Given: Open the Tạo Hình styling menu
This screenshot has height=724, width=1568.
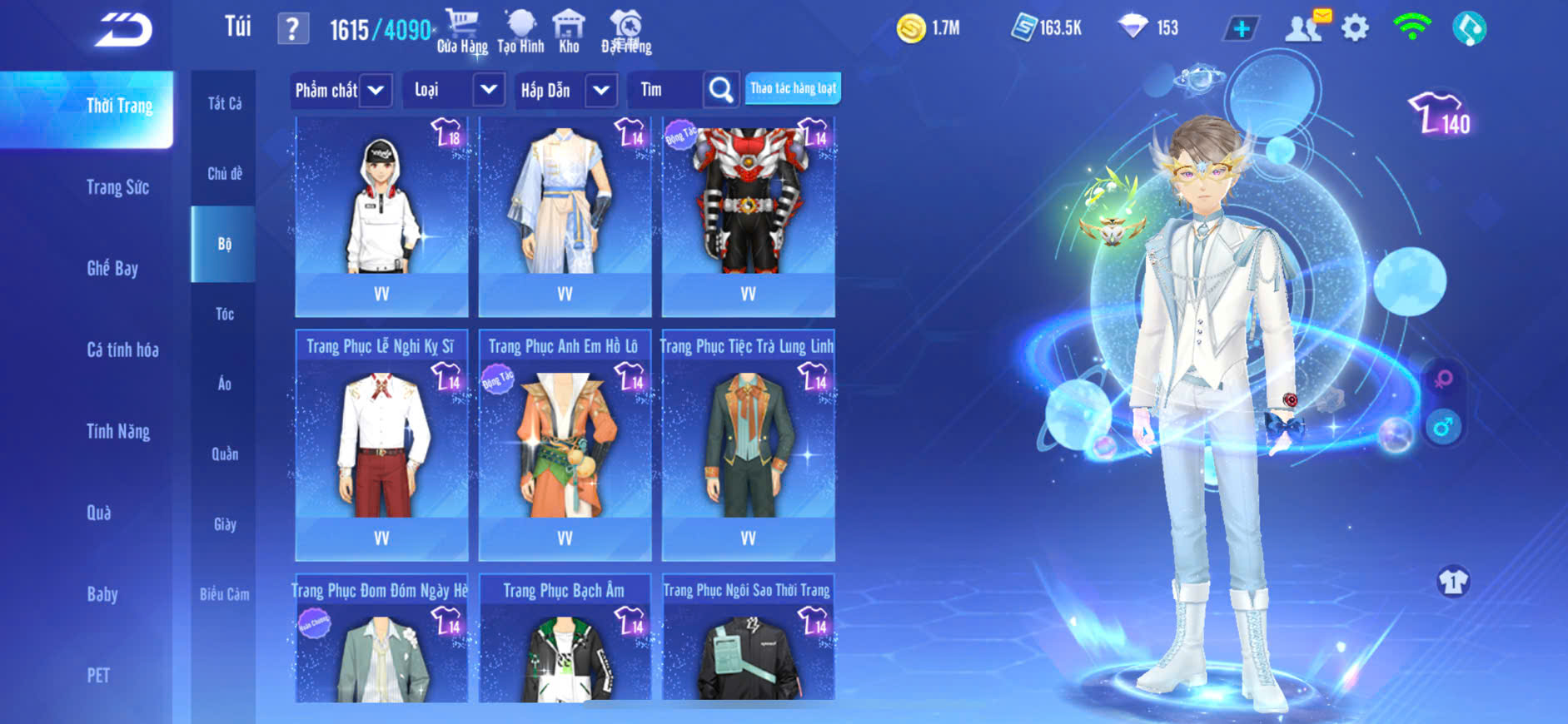Looking at the screenshot, I should coord(520,32).
